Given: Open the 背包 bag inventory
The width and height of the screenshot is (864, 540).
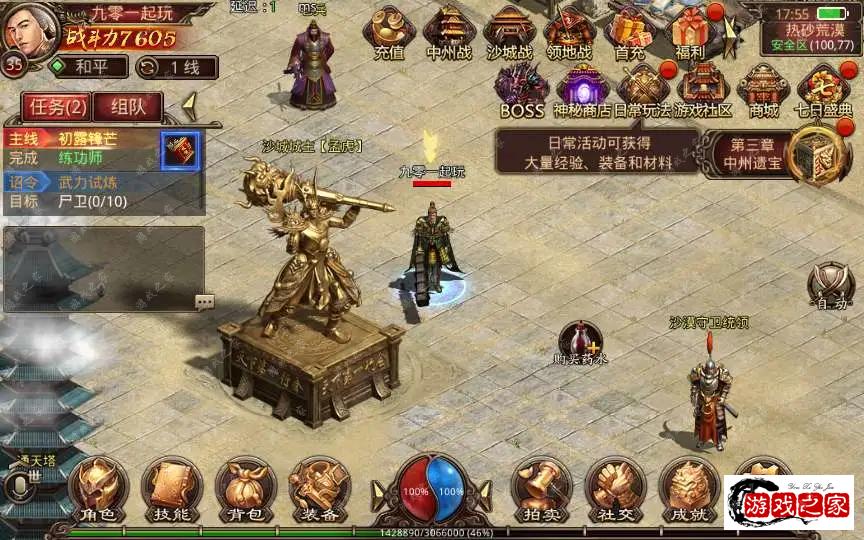Looking at the screenshot, I should pos(245,490).
